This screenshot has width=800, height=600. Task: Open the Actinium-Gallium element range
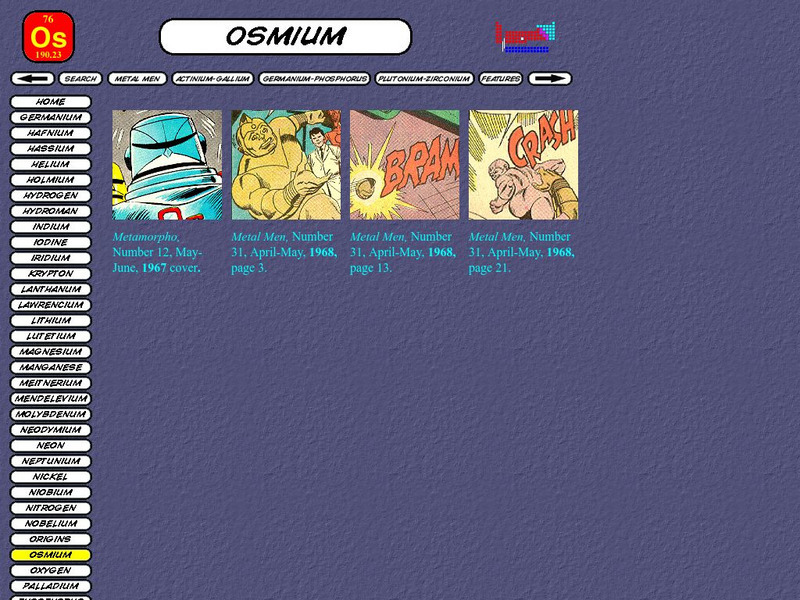pyautogui.click(x=213, y=78)
